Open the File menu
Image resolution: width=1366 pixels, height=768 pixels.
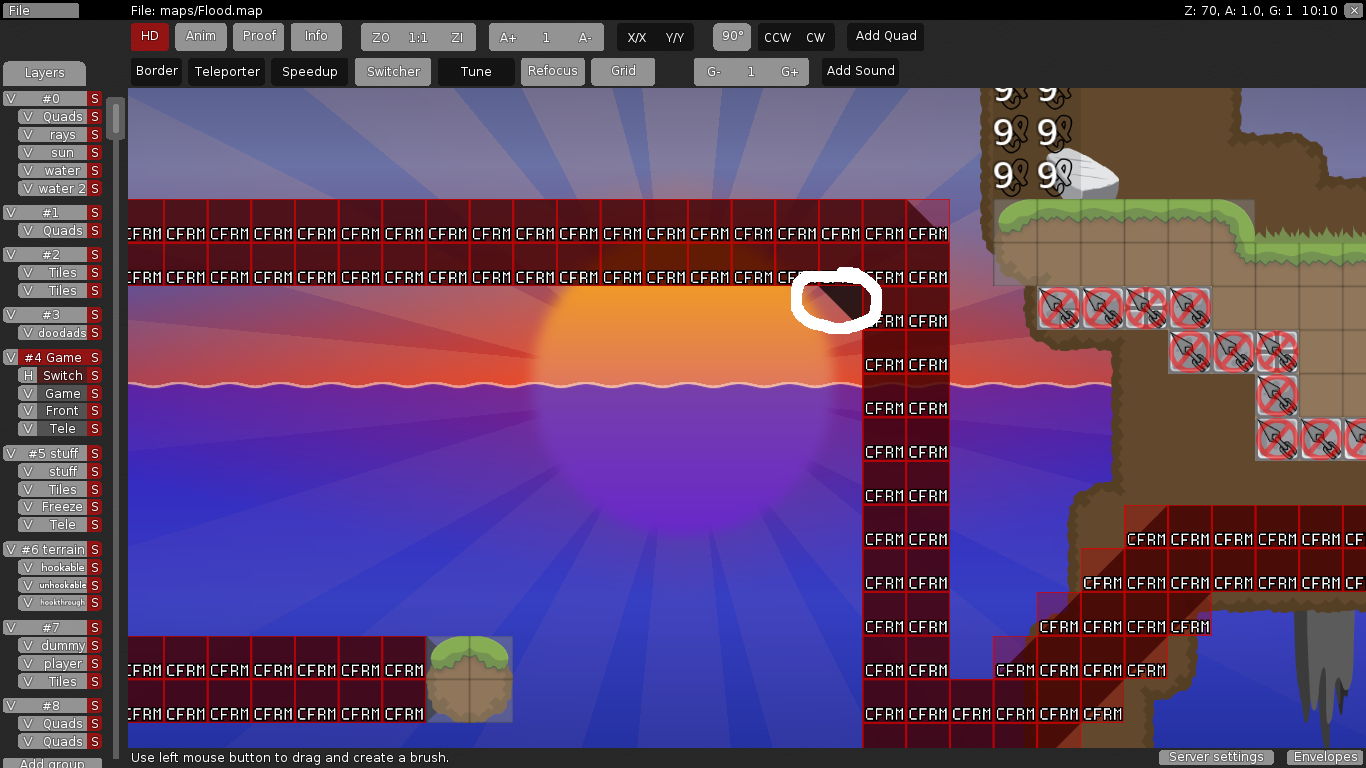point(40,10)
